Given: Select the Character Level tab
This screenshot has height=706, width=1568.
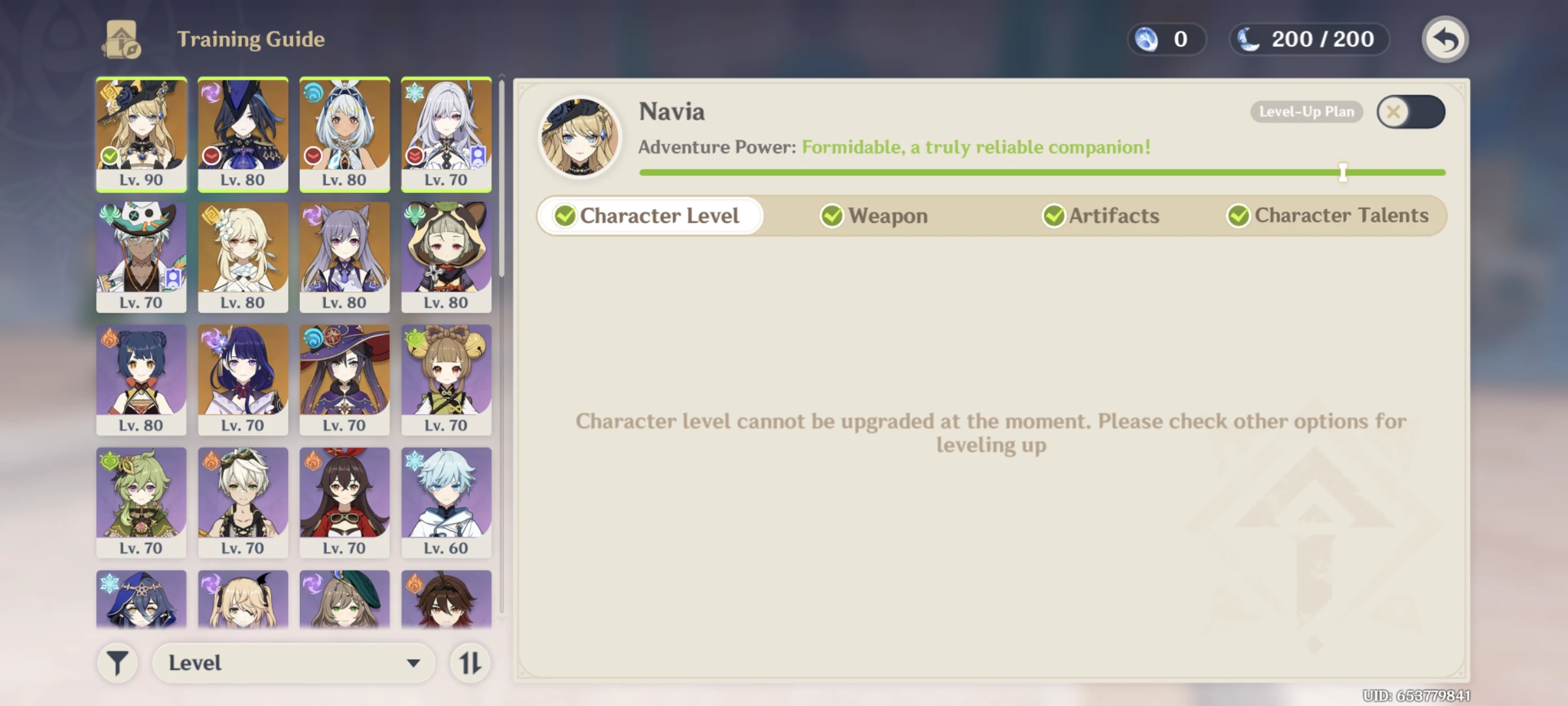Looking at the screenshot, I should coord(649,216).
